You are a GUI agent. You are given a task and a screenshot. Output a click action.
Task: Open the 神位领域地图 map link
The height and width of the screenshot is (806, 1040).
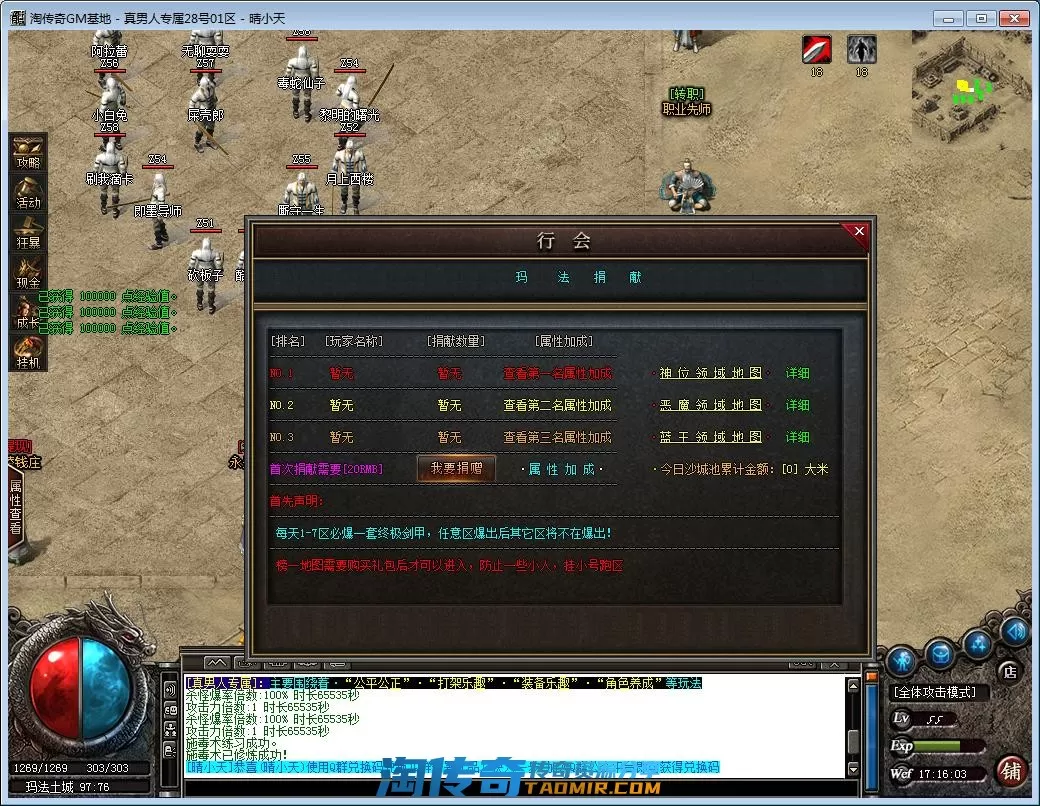pyautogui.click(x=711, y=374)
